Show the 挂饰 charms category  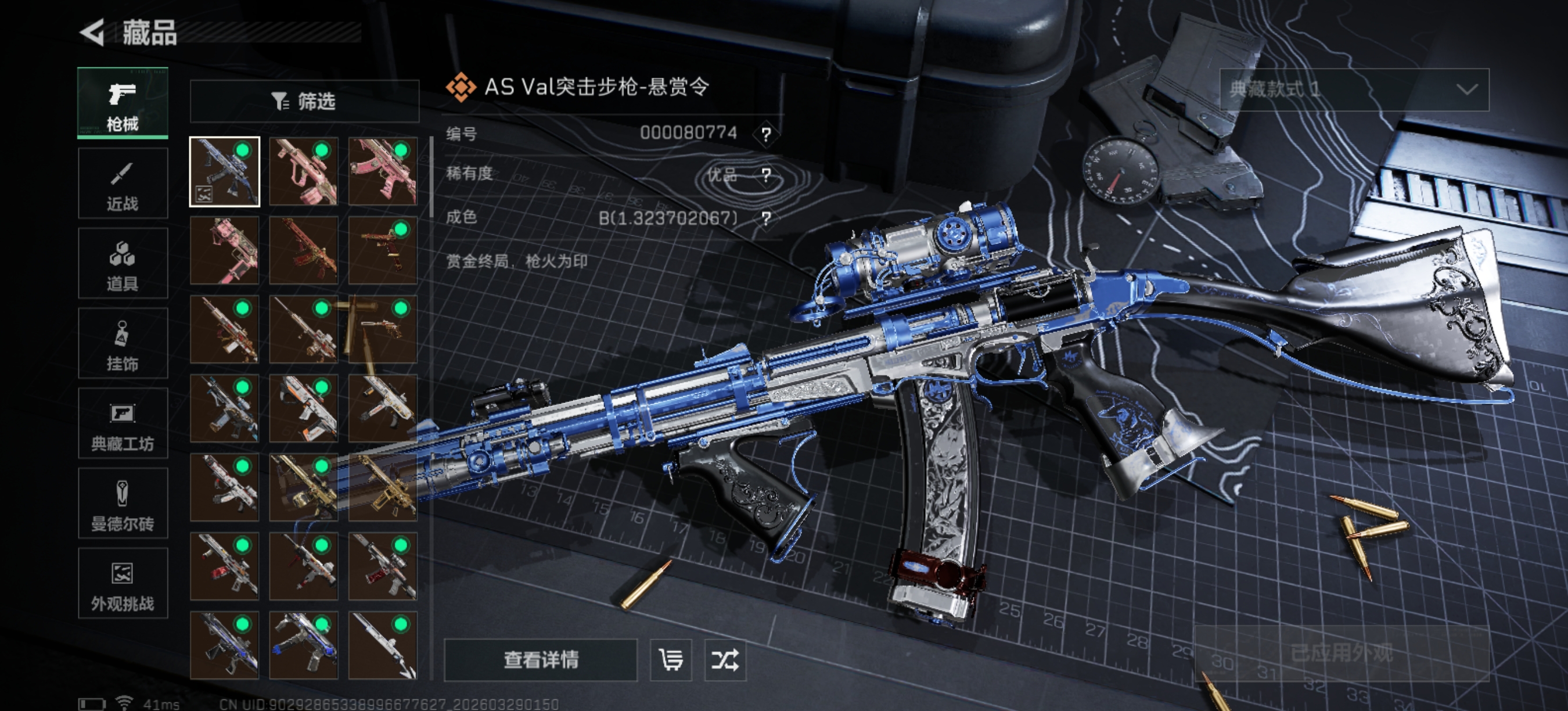click(x=123, y=343)
